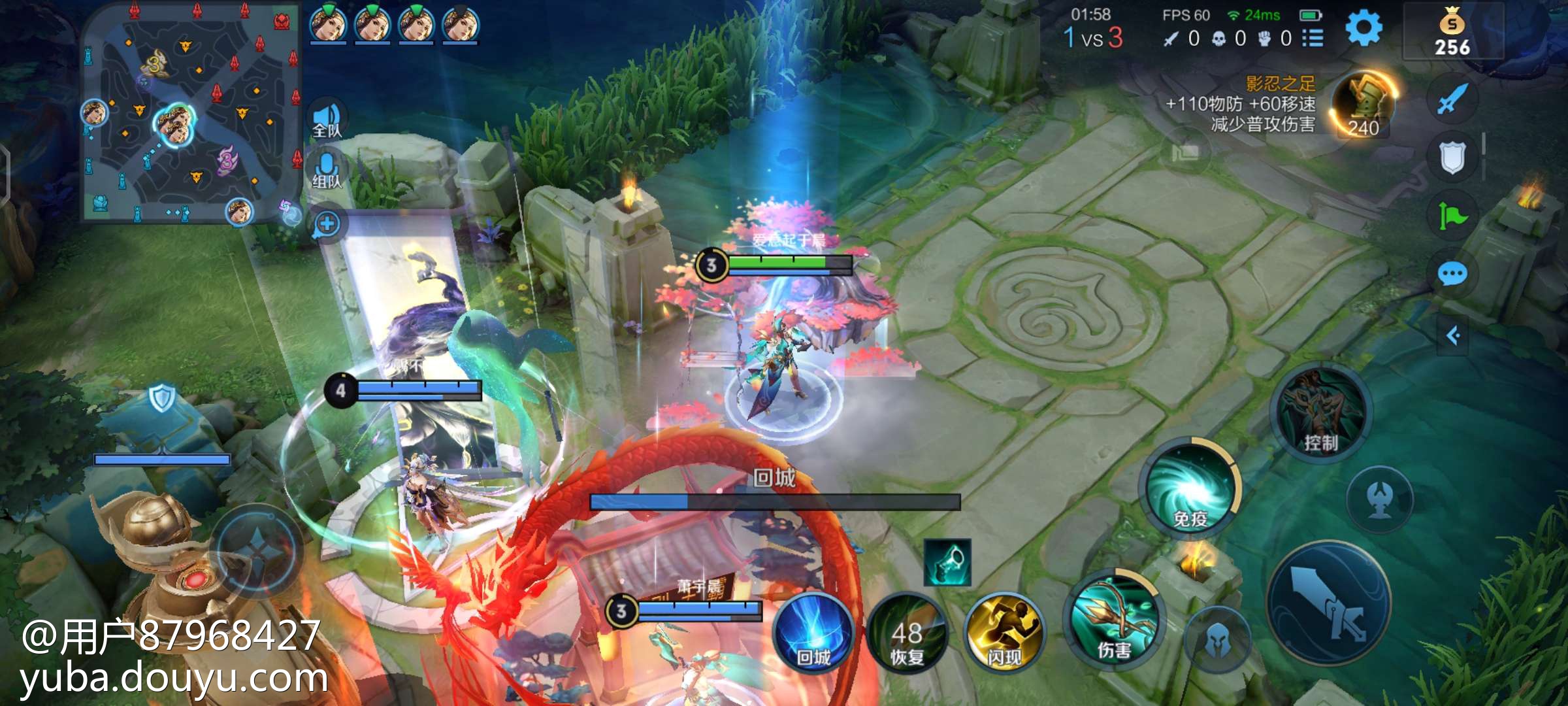Screen dimensions: 1568x706
Task: Open the blue gear settings
Action: 1364,29
